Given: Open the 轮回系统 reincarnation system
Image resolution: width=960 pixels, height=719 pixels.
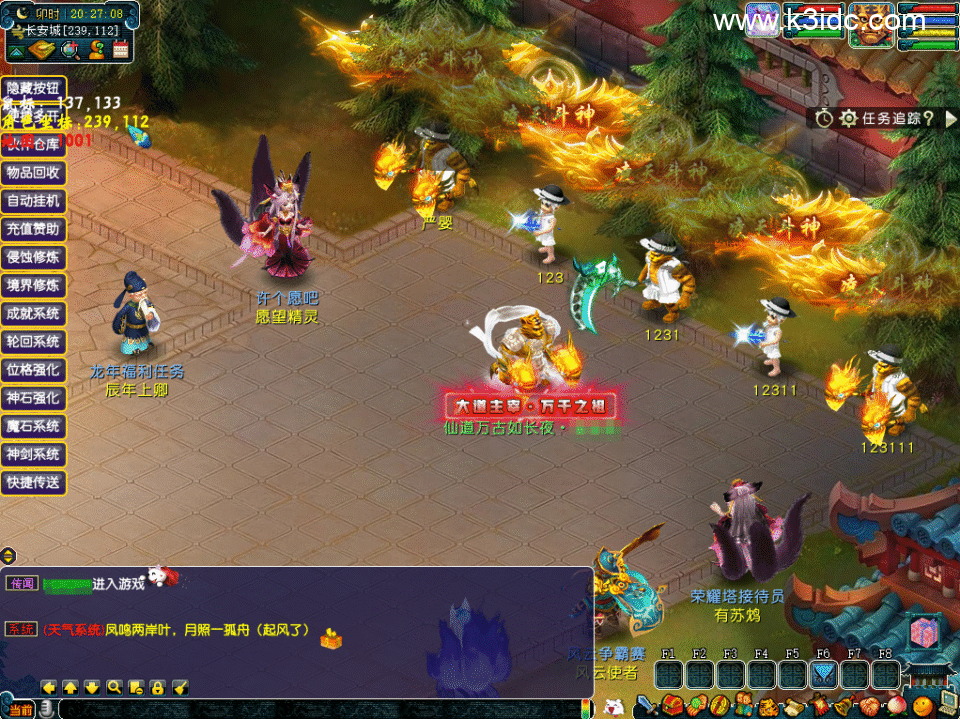Looking at the screenshot, I should pyautogui.click(x=33, y=341).
